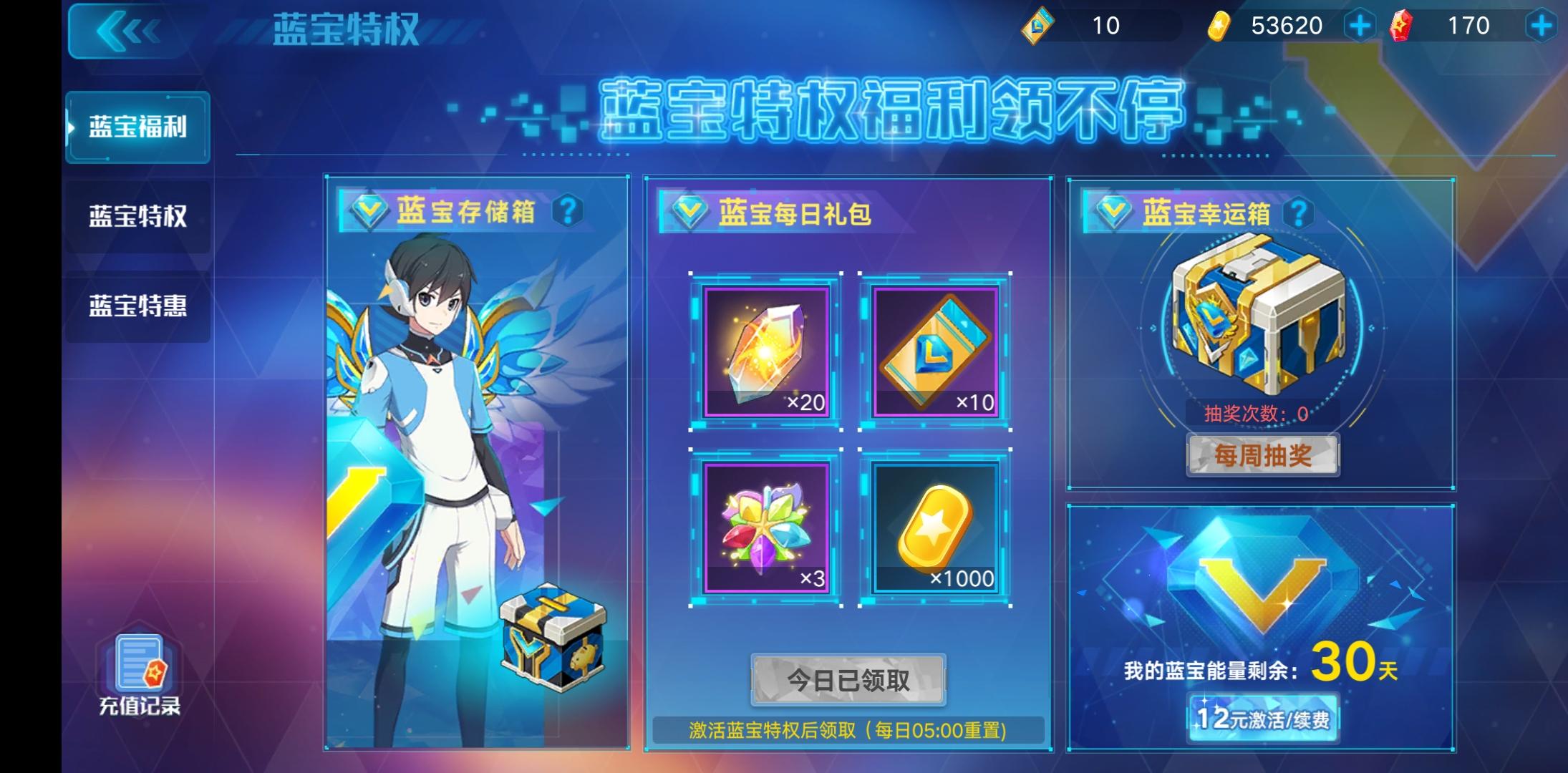Image resolution: width=1568 pixels, height=773 pixels.
Task: Click the red gem currency icon
Action: 1402,26
